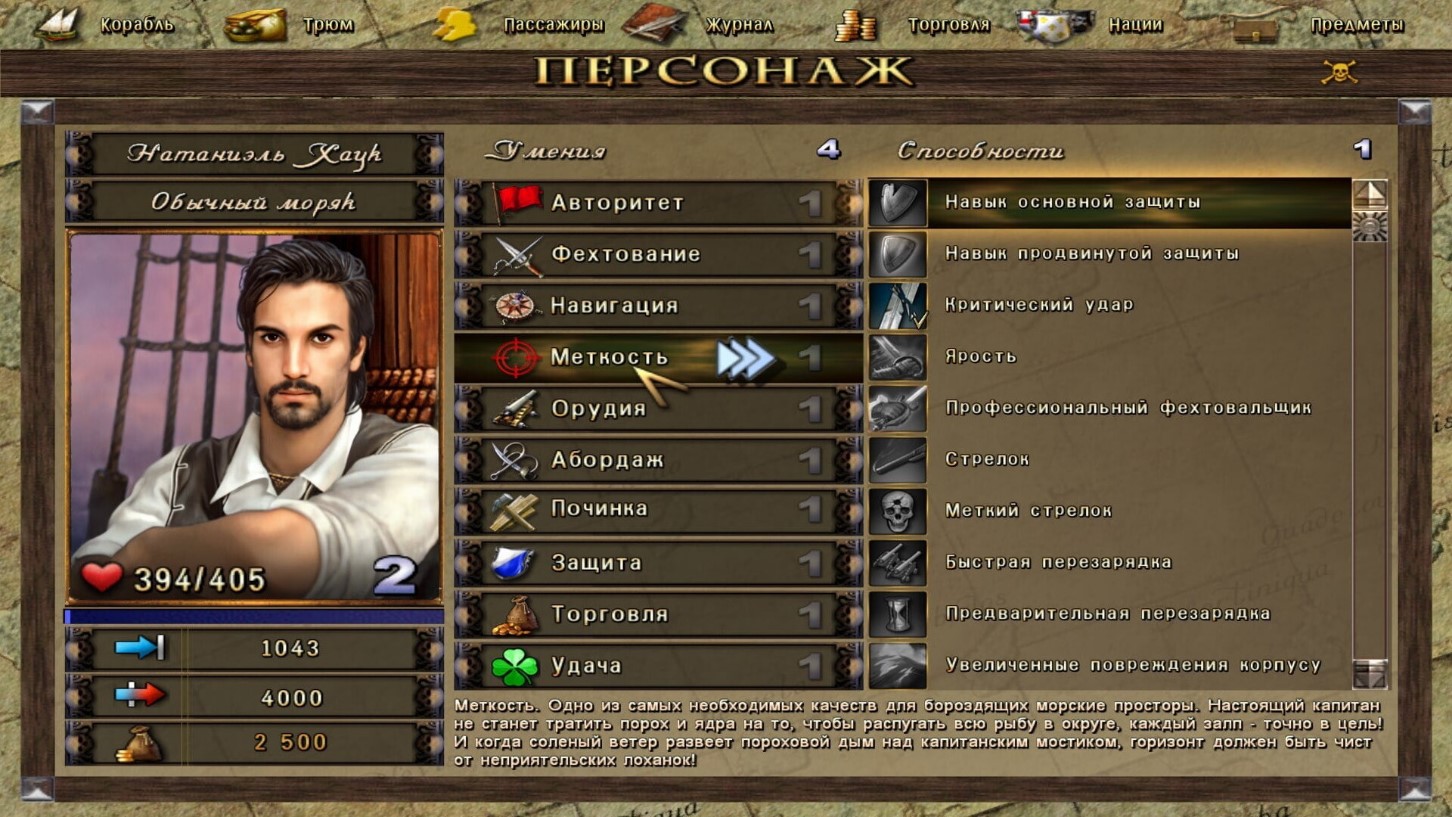Select the Удача clover skill
Viewport: 1452px width, 817px height.
[x=658, y=666]
